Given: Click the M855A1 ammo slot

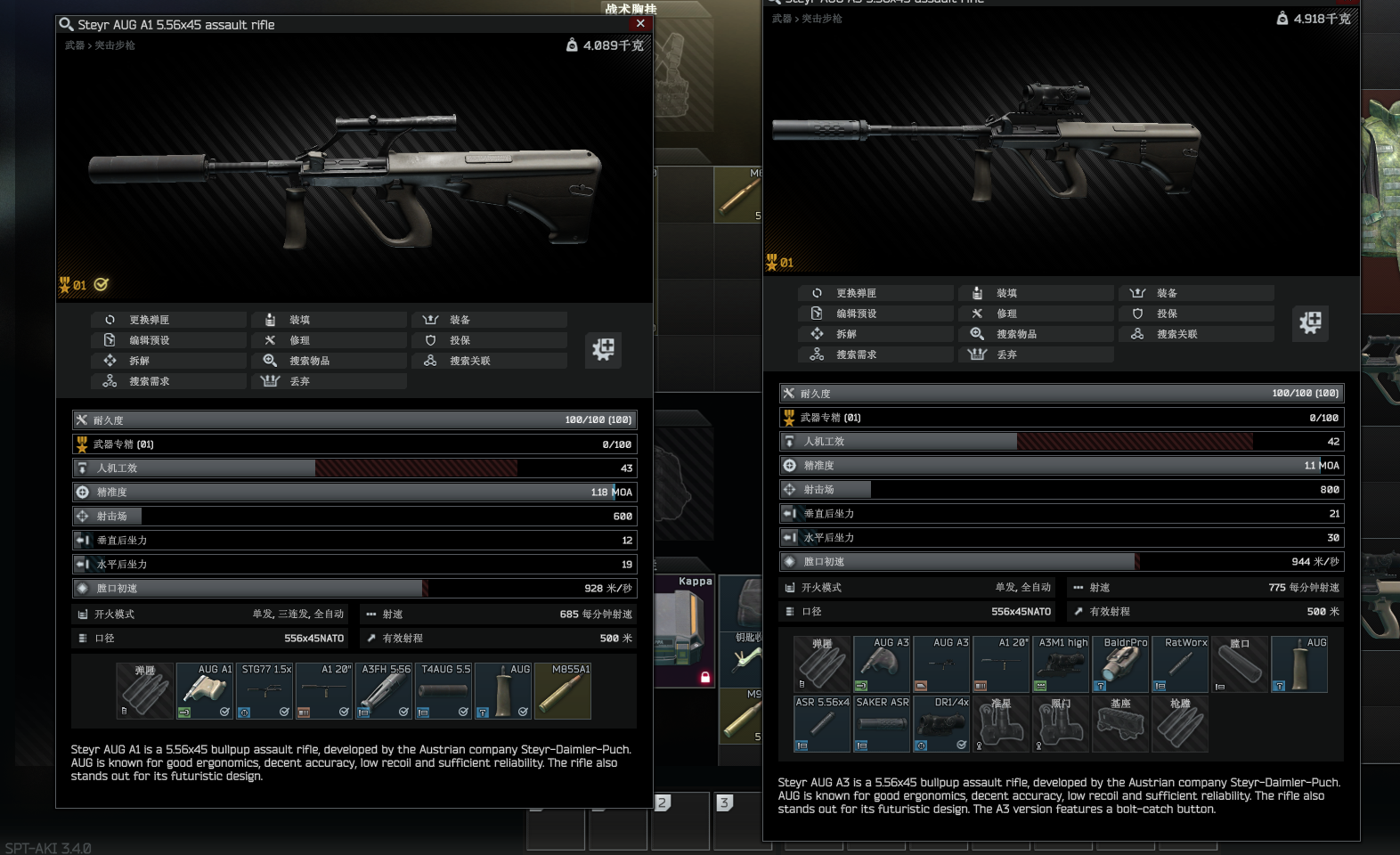Looking at the screenshot, I should click(x=563, y=691).
